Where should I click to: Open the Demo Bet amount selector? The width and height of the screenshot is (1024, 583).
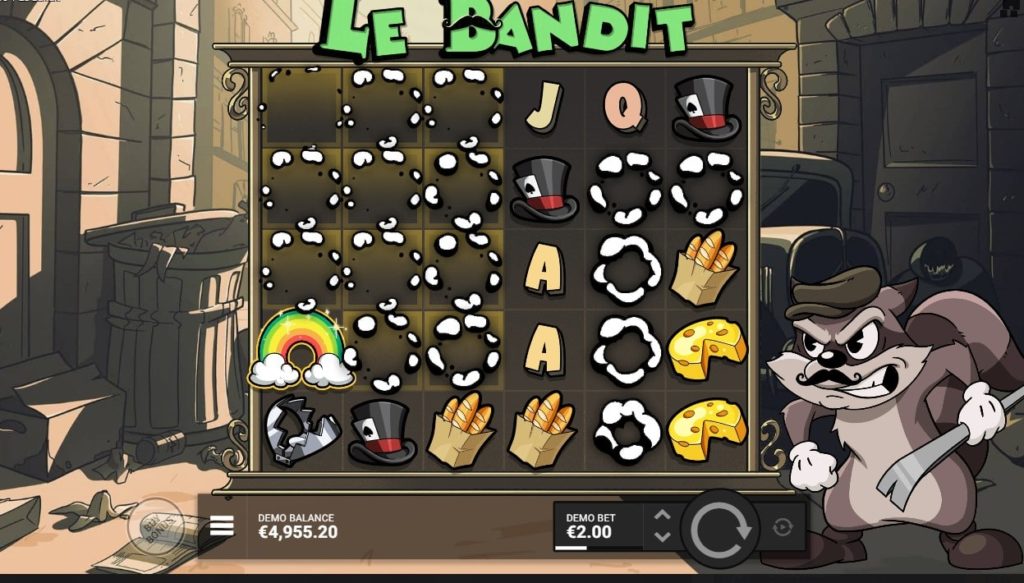[597, 526]
